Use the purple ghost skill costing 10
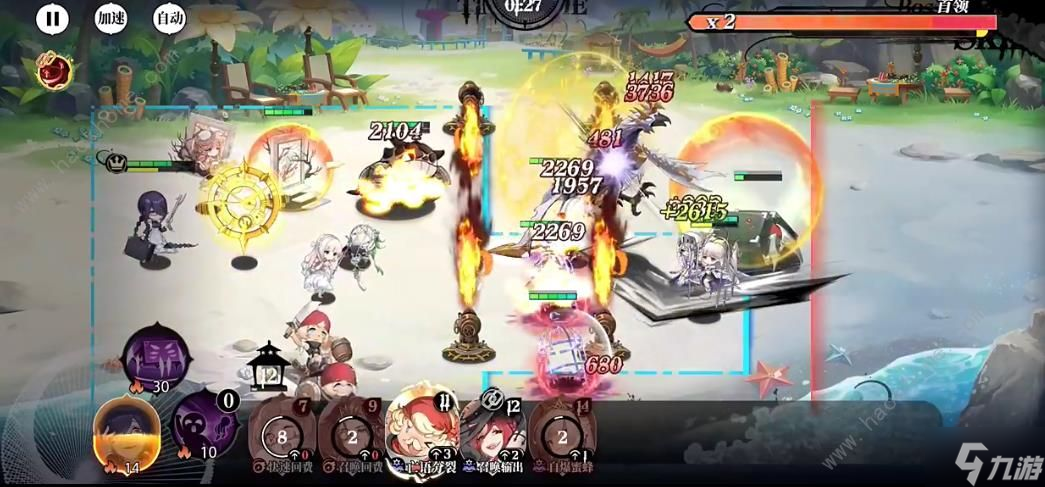Image resolution: width=1045 pixels, height=487 pixels. [x=204, y=425]
